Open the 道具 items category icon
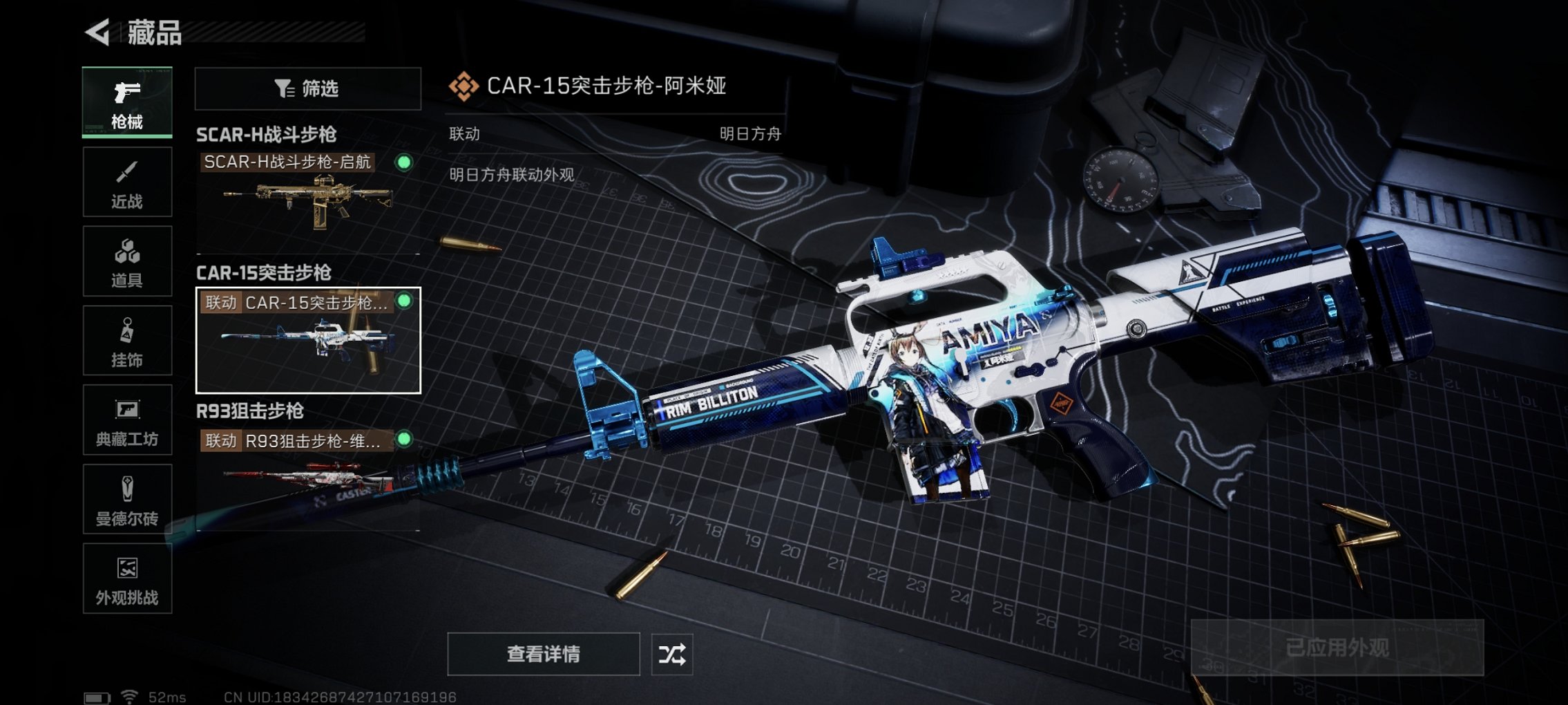 [x=126, y=261]
